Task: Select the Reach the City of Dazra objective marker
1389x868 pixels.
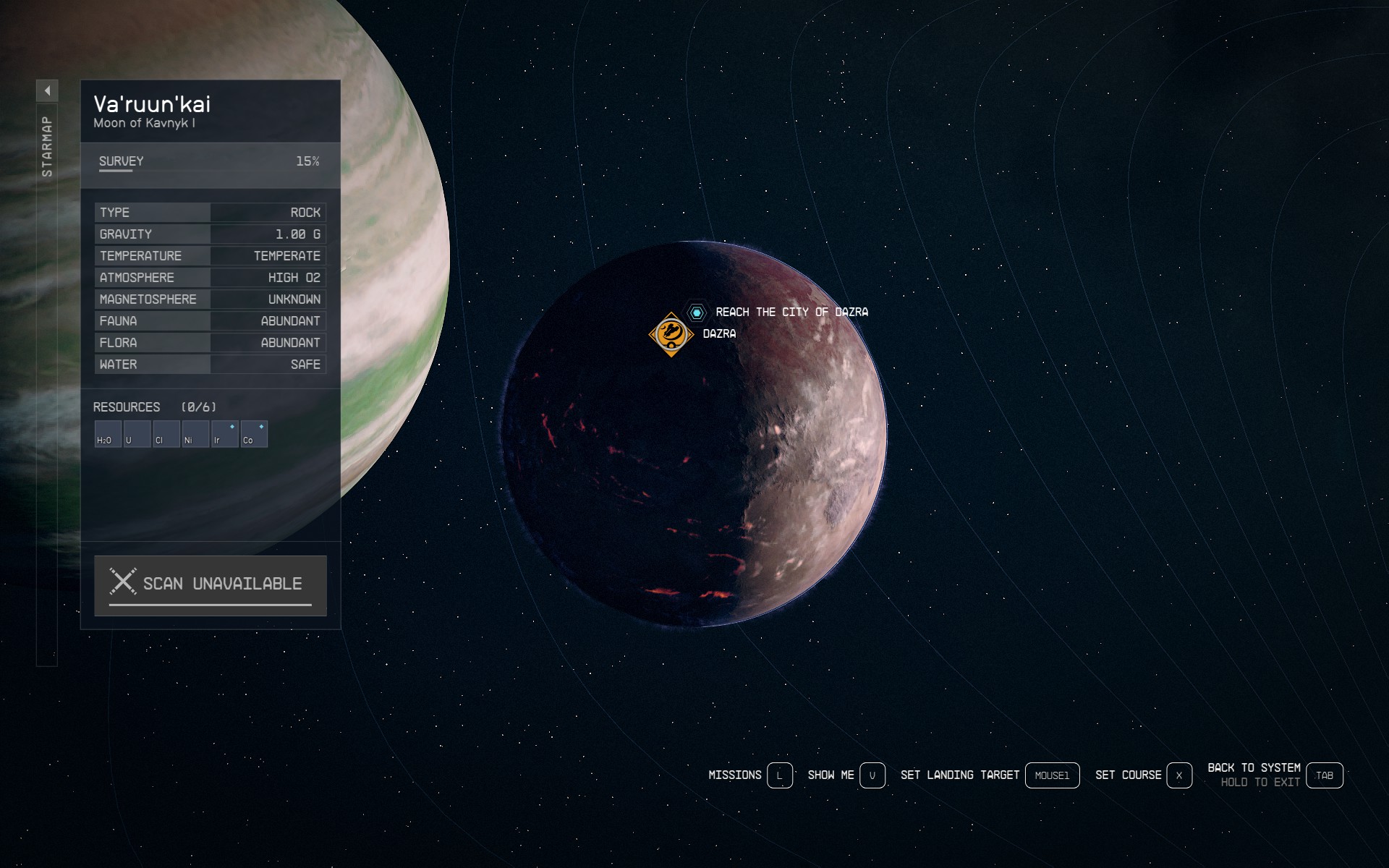Action: tap(697, 312)
